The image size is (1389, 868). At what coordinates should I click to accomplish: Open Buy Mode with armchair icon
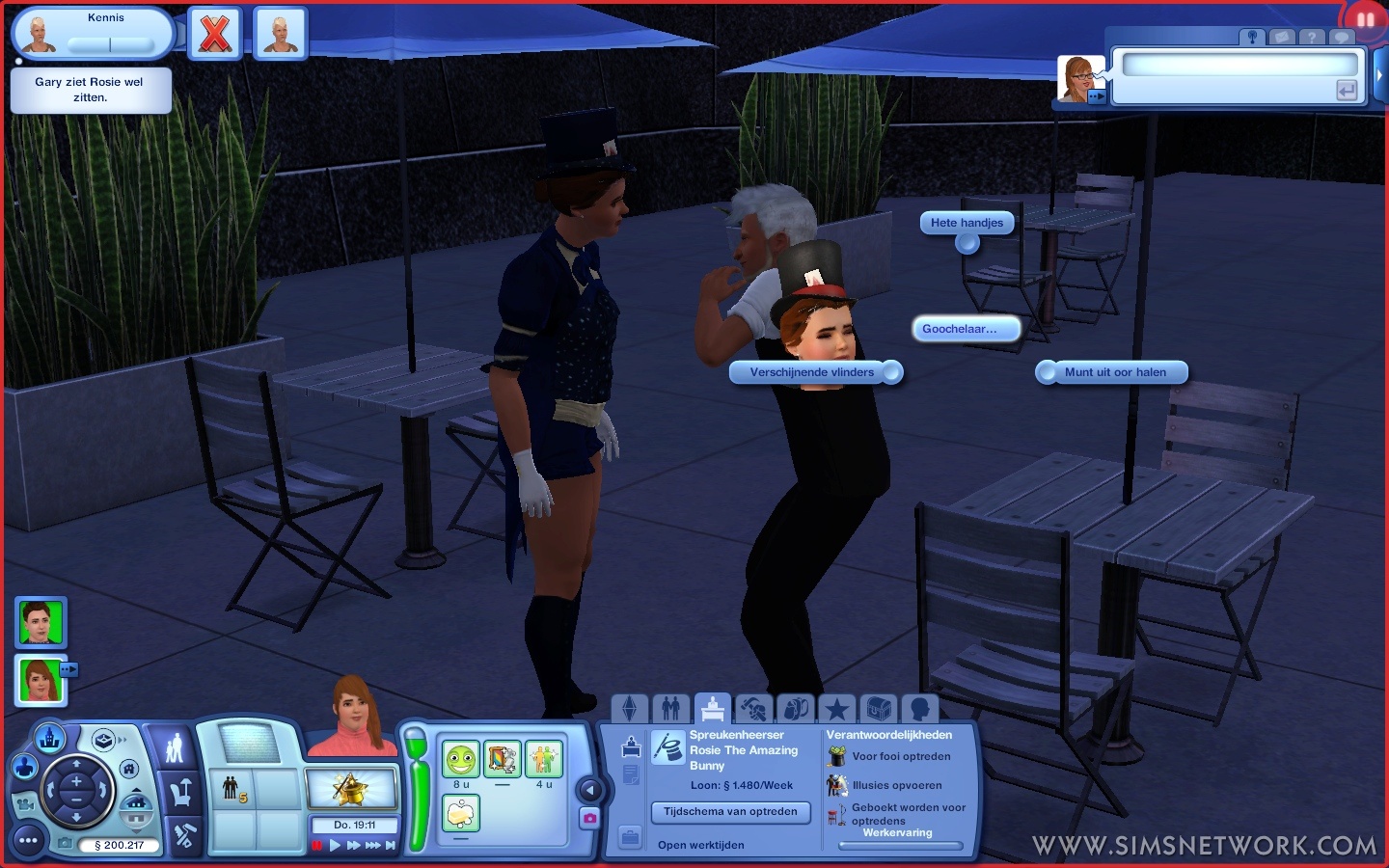point(180,793)
